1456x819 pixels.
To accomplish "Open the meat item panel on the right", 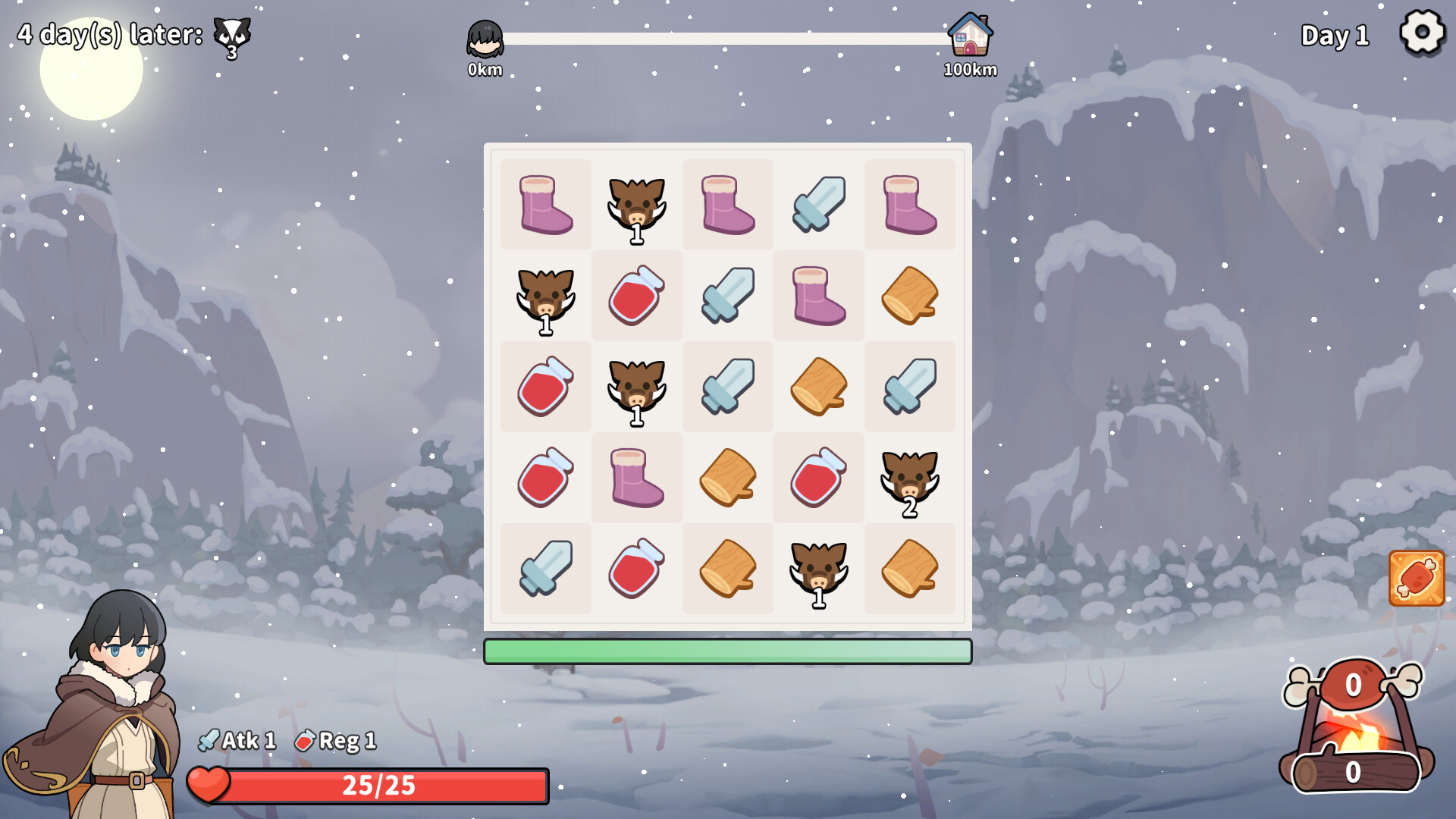I will click(x=1417, y=576).
